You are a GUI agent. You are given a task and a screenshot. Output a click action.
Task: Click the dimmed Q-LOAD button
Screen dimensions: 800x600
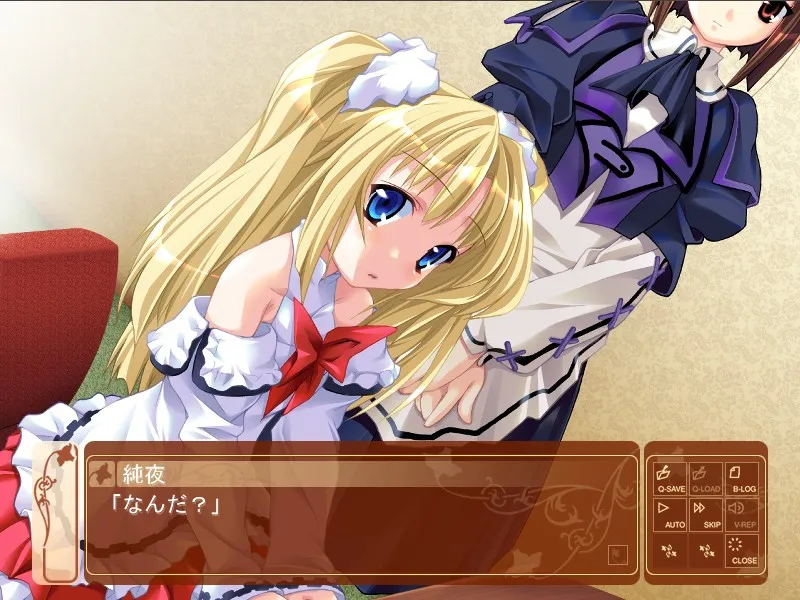point(707,478)
